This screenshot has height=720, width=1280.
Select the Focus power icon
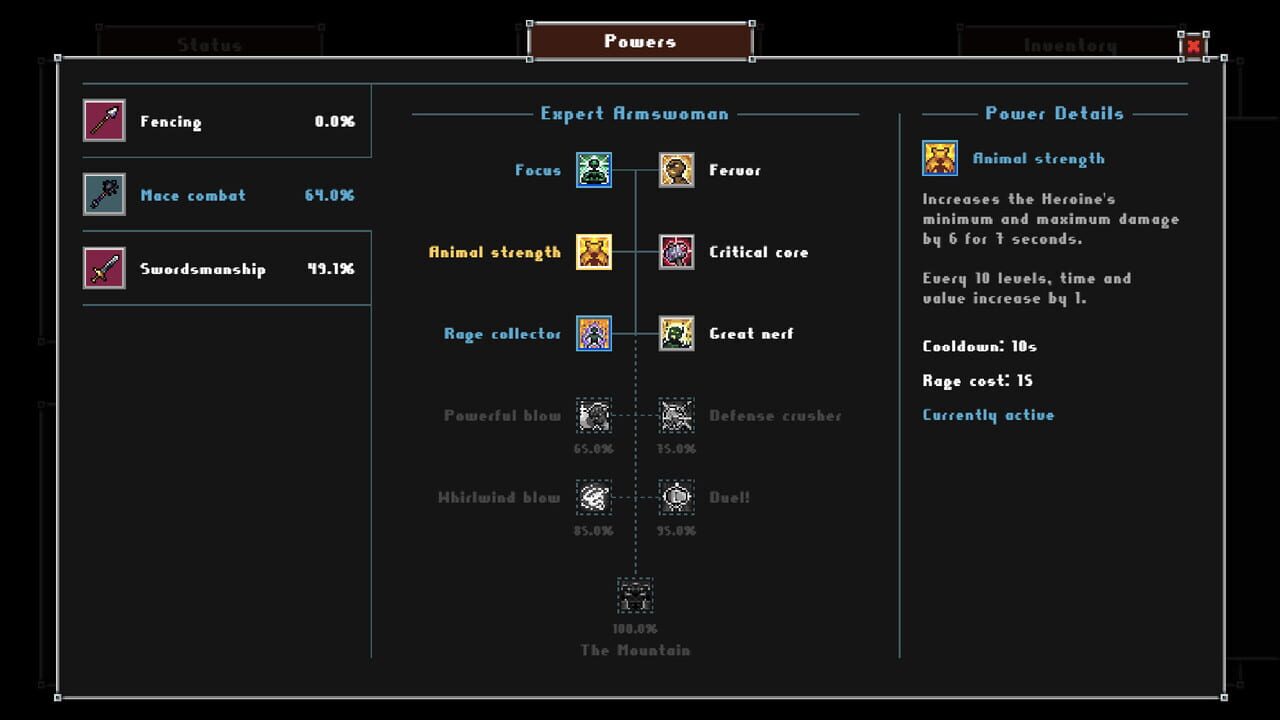592,170
